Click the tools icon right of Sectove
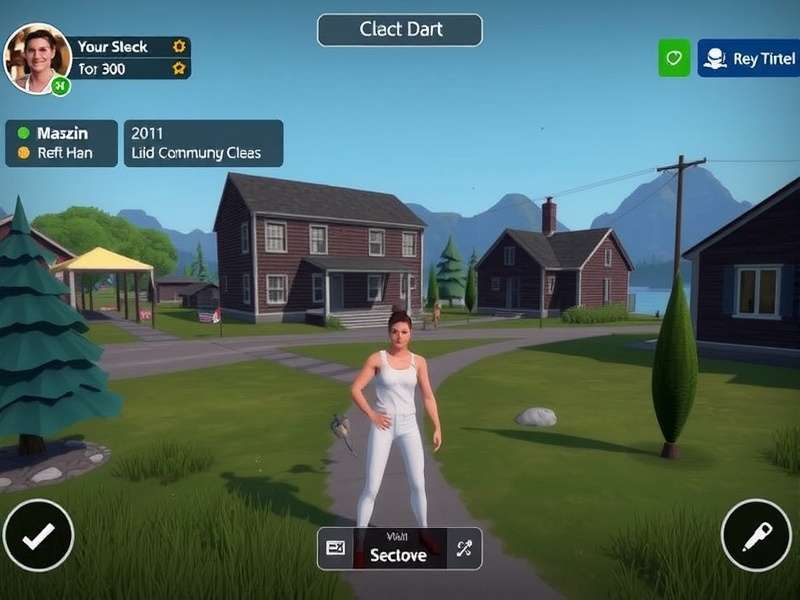The image size is (800, 600). click(464, 548)
